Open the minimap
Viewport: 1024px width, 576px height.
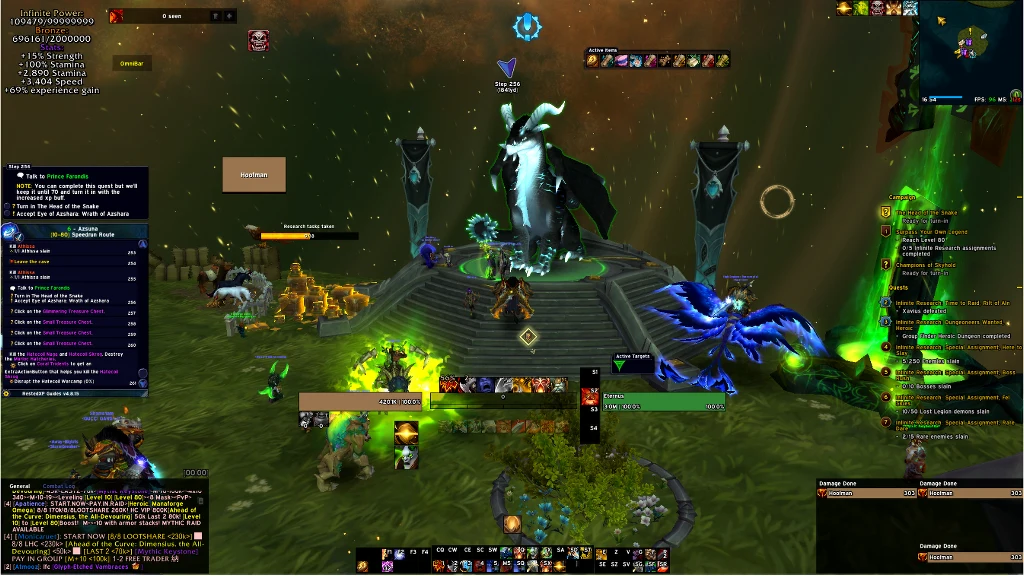pos(968,50)
